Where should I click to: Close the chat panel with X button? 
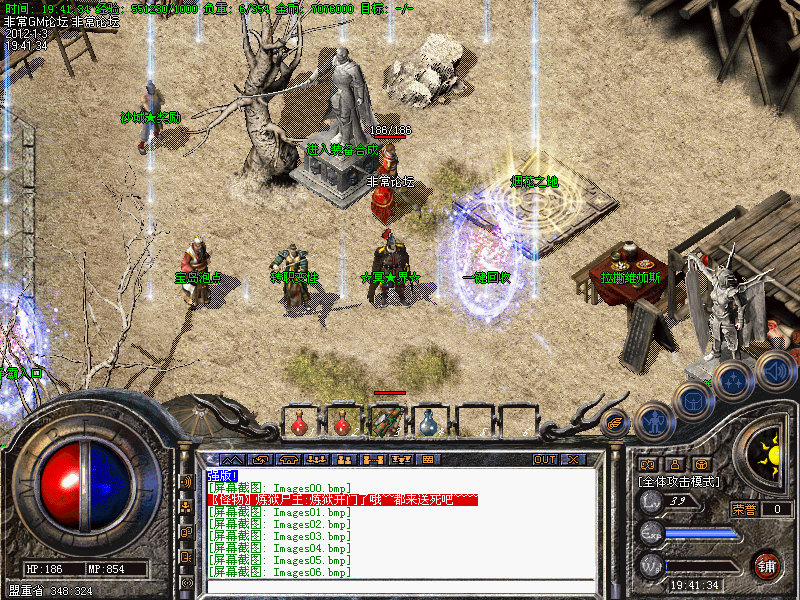point(573,460)
